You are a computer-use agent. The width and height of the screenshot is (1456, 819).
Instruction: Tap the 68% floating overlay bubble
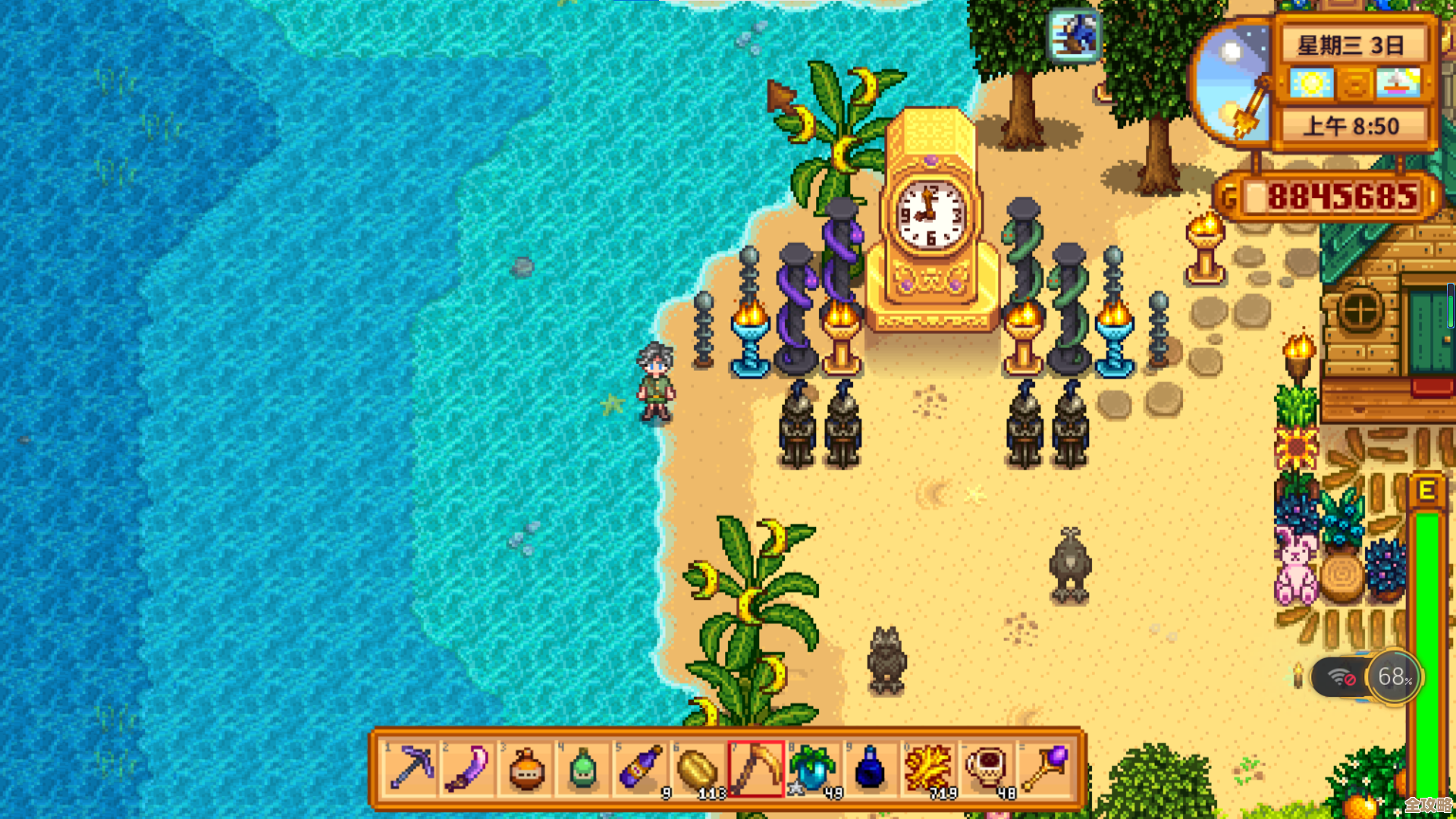[1394, 676]
